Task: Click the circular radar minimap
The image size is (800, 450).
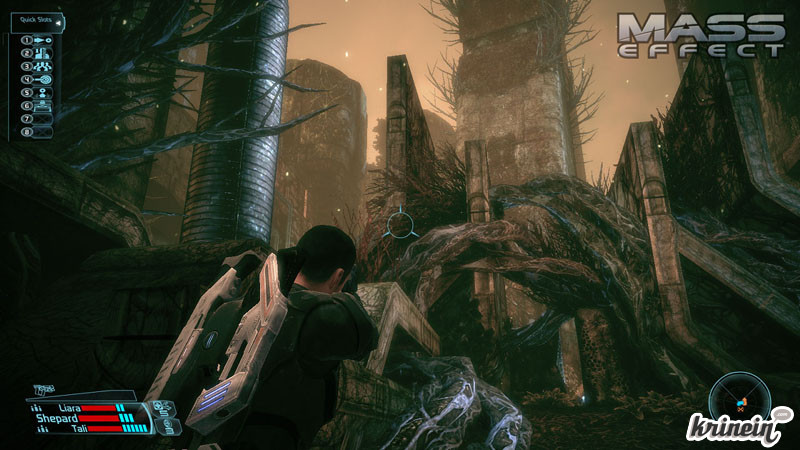Action: pos(741,399)
